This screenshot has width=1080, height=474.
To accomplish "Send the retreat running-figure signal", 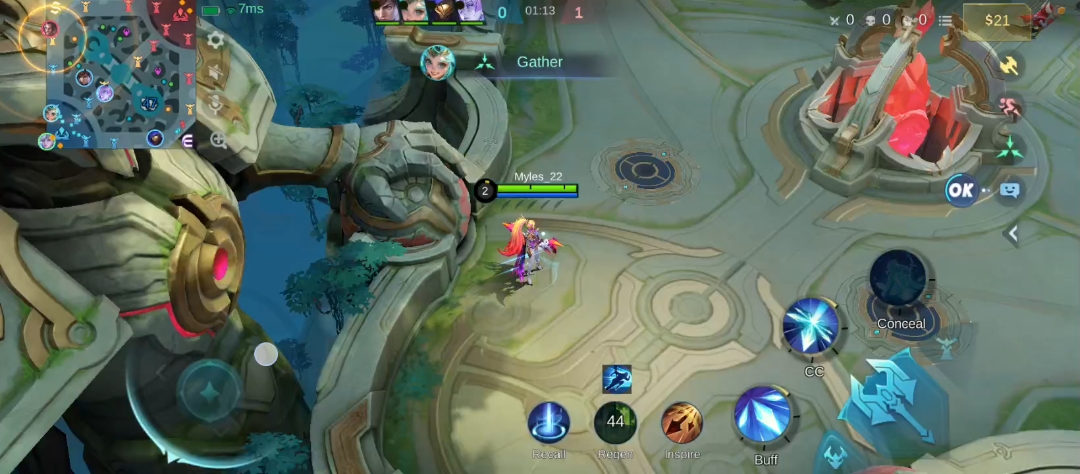I will (1010, 105).
